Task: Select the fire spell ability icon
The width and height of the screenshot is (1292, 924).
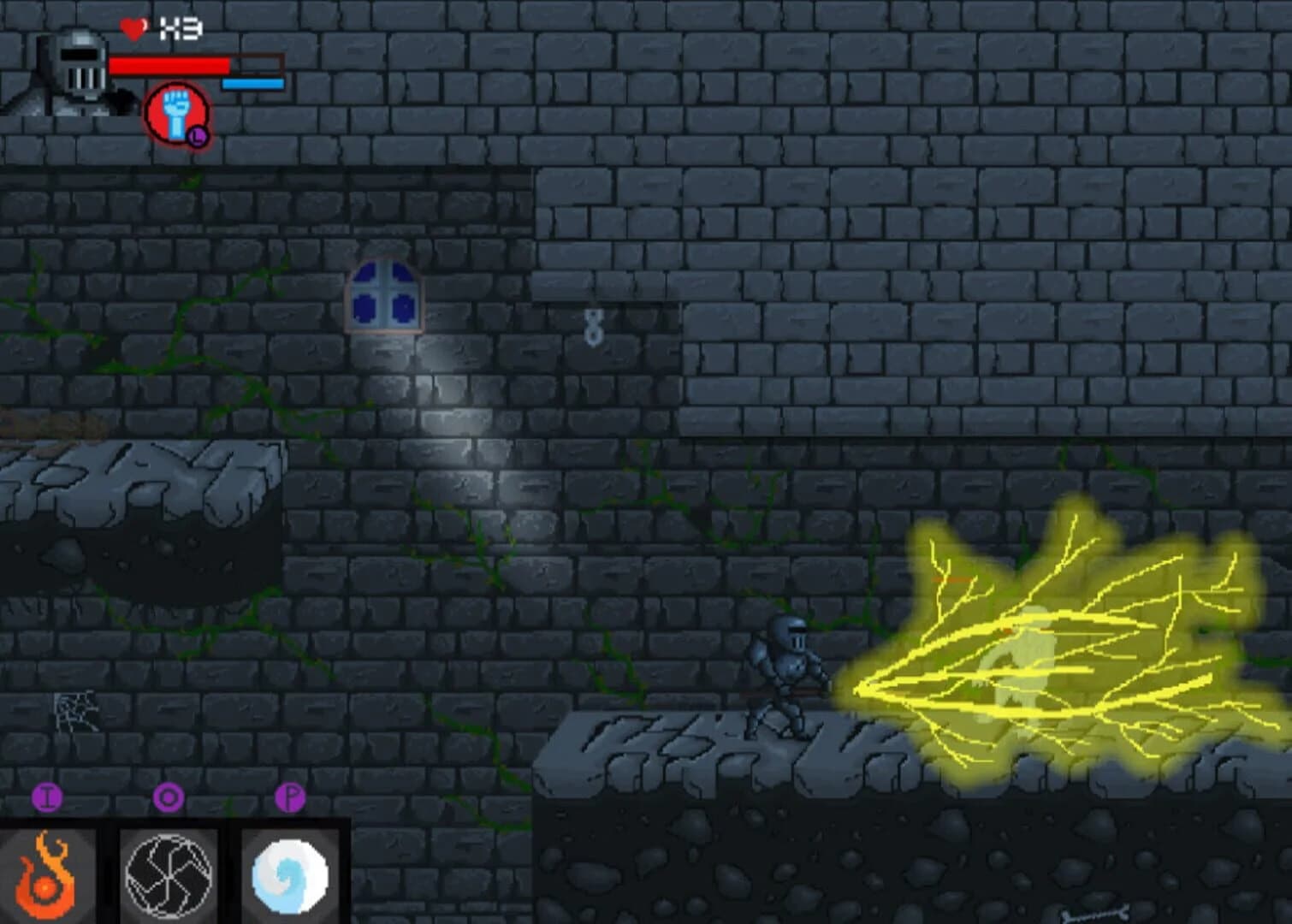Action: pyautogui.click(x=49, y=874)
